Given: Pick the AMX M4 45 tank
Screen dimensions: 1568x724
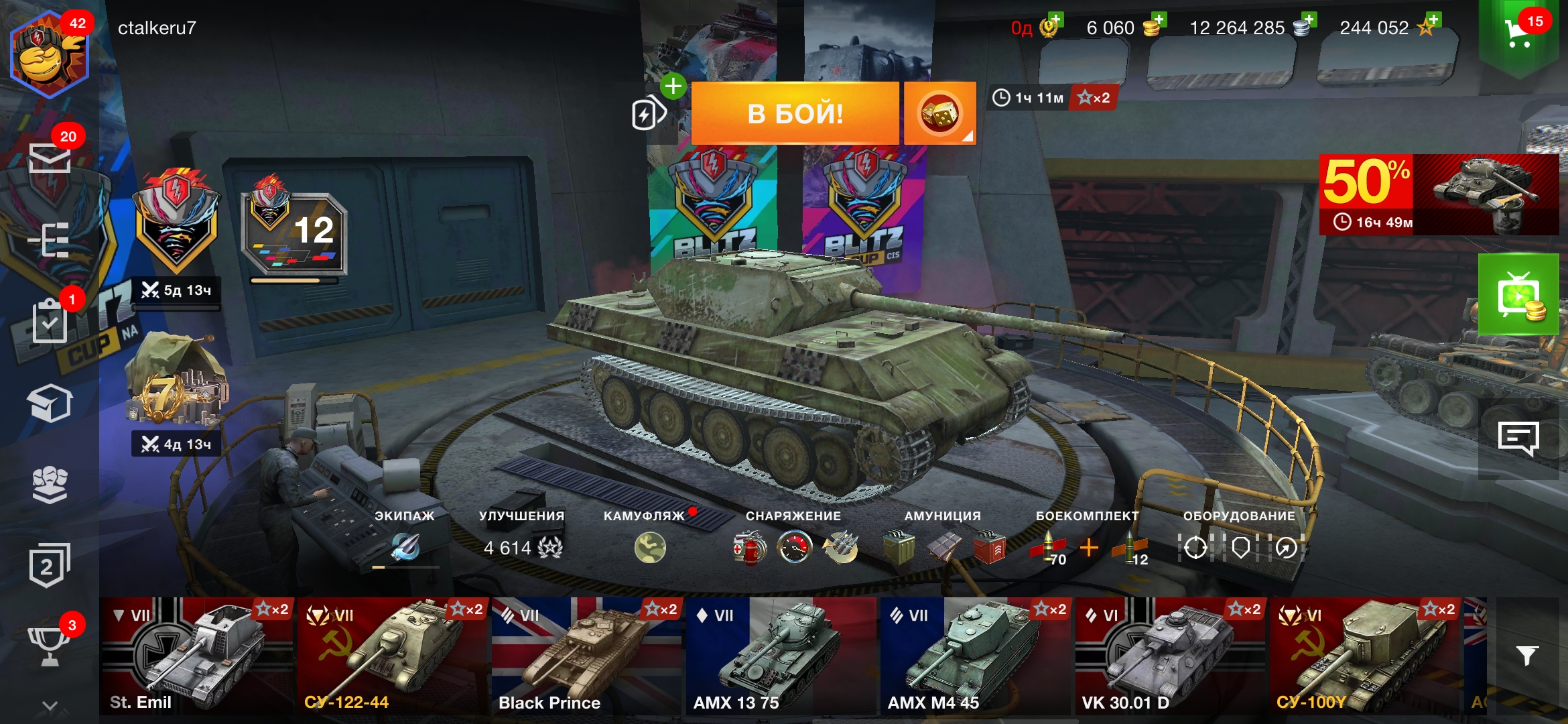Looking at the screenshot, I should point(975,655).
